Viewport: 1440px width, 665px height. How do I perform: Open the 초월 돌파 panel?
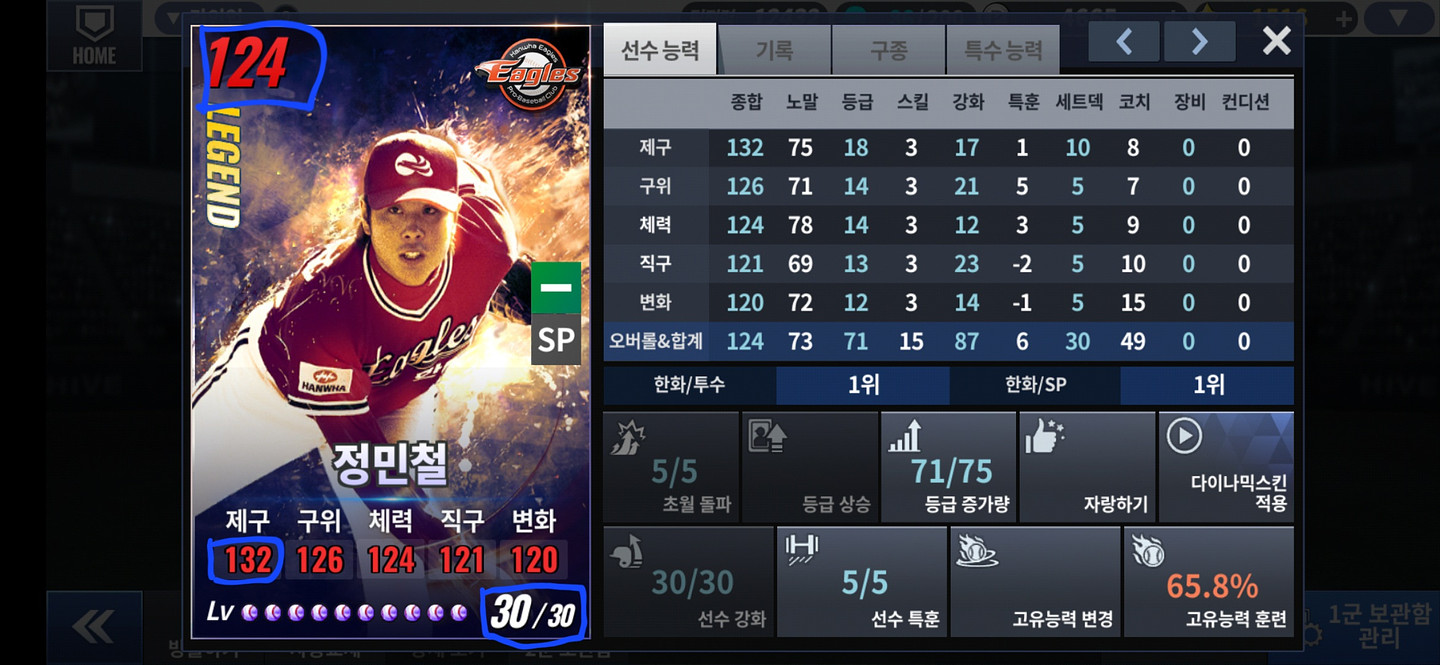pos(672,467)
